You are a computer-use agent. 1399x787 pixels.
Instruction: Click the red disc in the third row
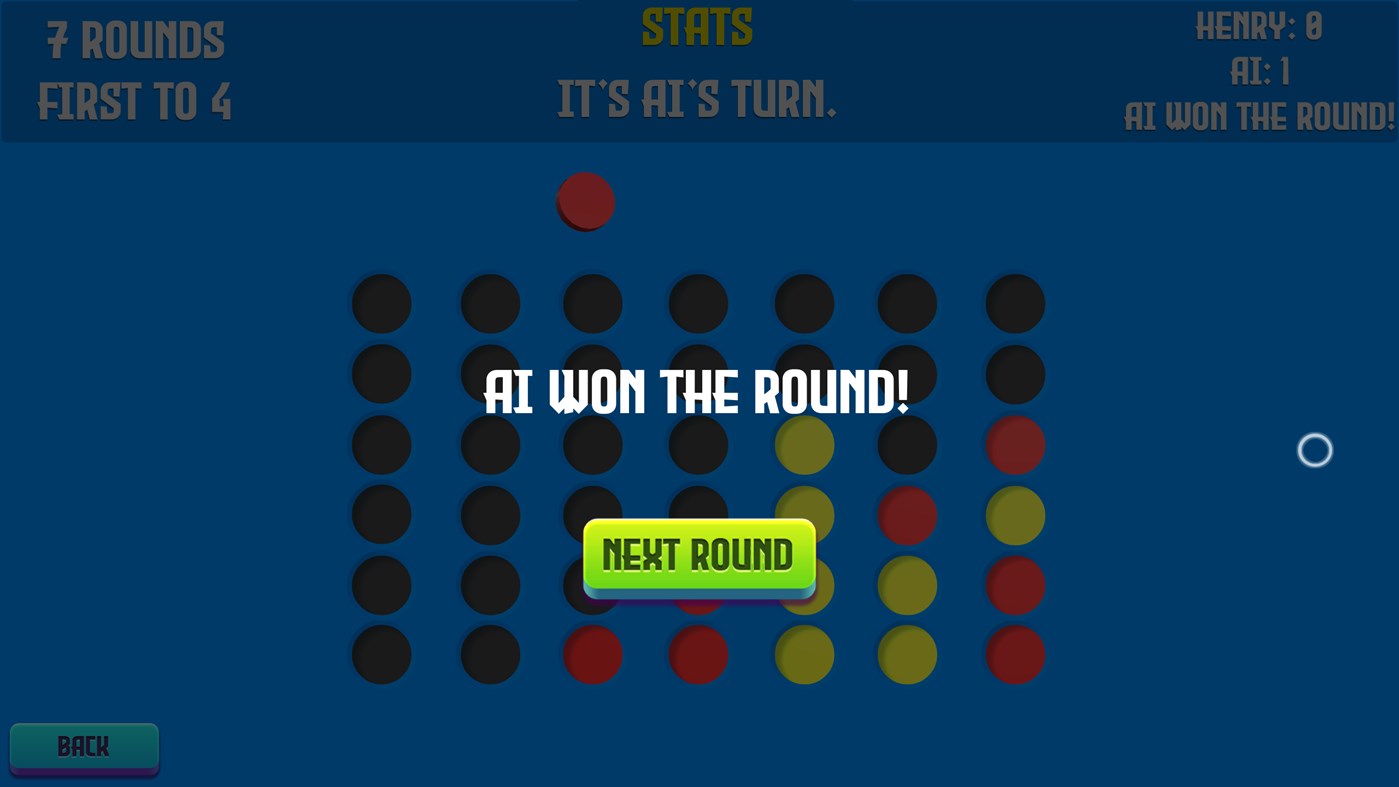tap(1015, 444)
